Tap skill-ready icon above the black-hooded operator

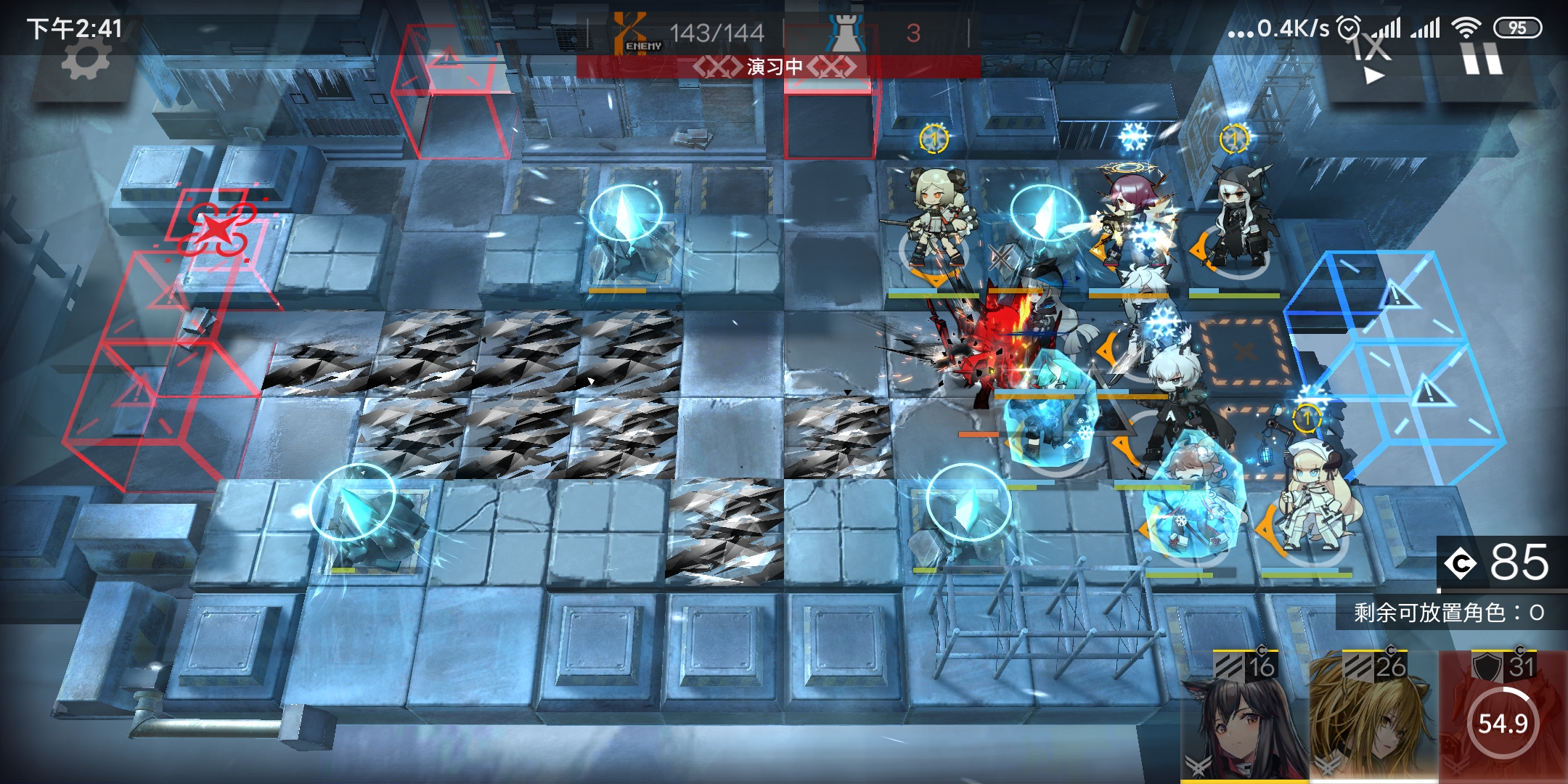click(x=1233, y=138)
